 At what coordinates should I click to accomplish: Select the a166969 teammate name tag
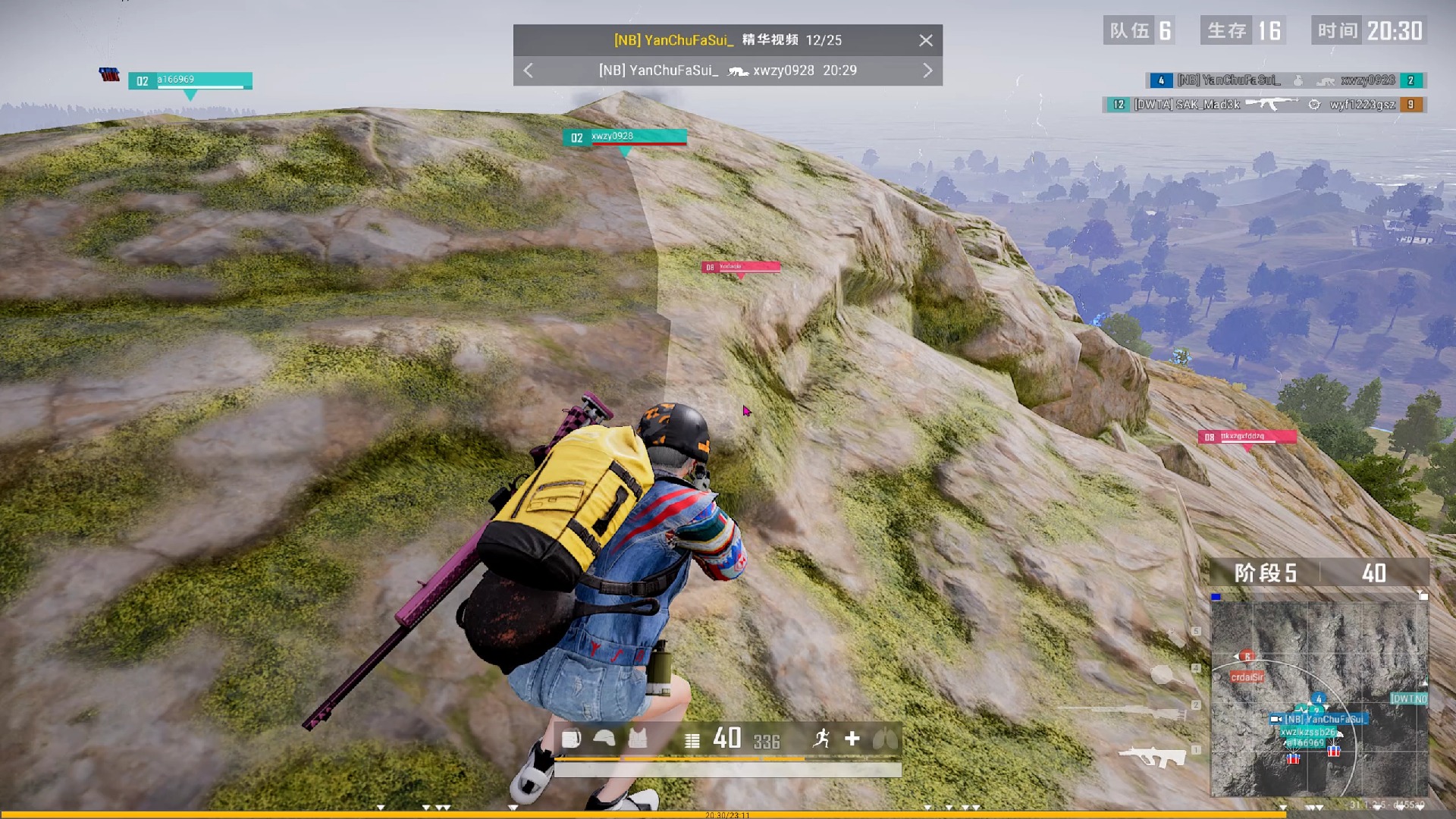coord(190,80)
